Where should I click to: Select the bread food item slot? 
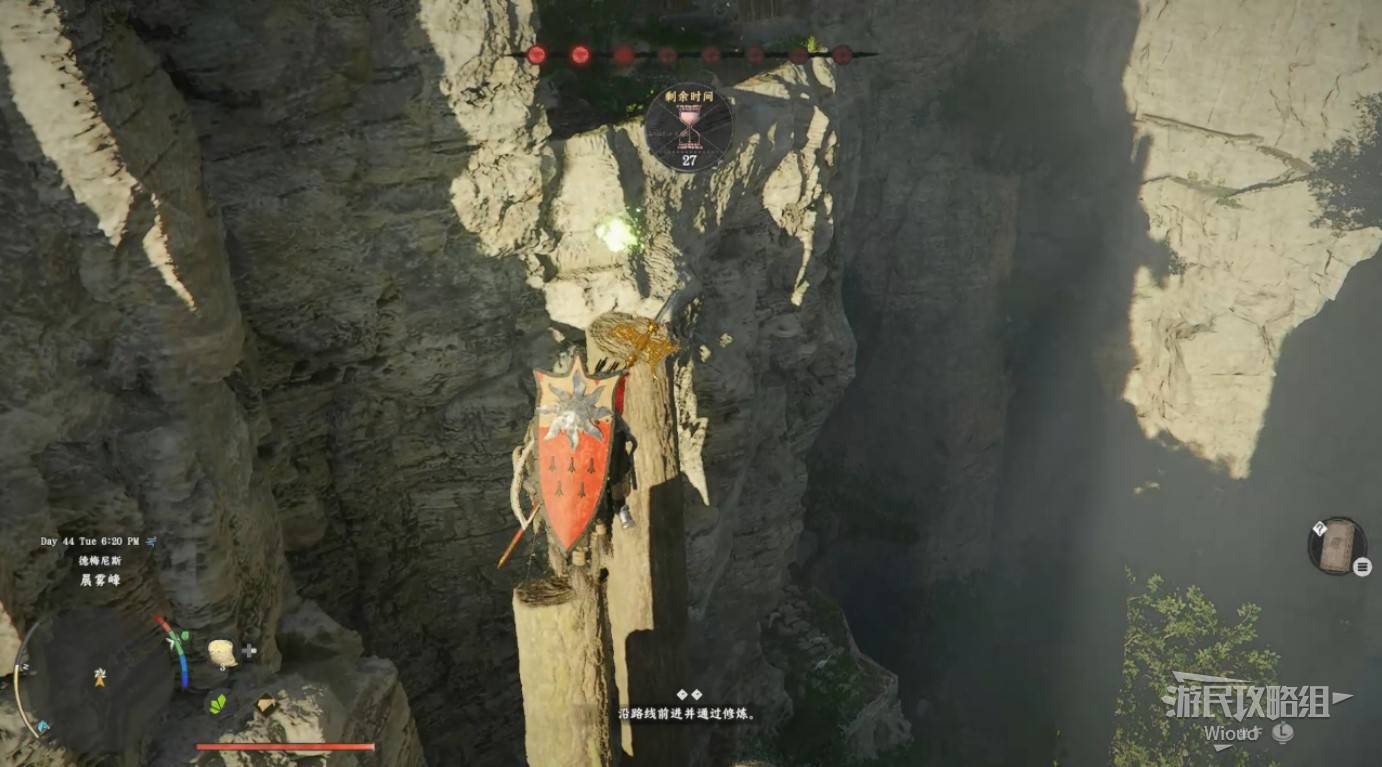[x=222, y=653]
